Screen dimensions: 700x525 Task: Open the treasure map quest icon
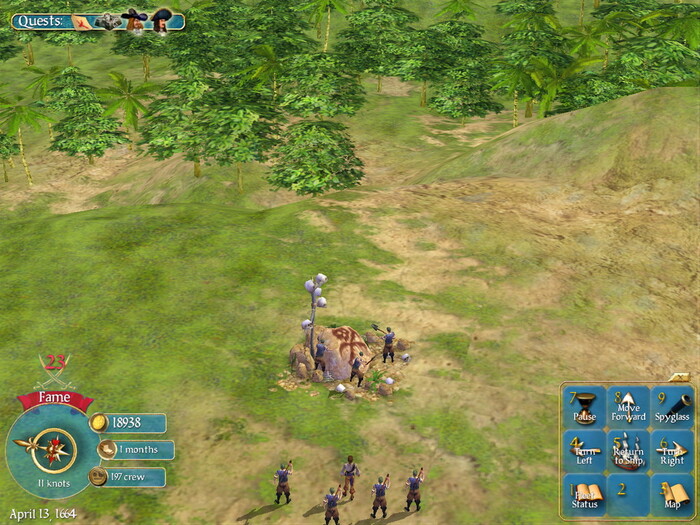[83, 20]
